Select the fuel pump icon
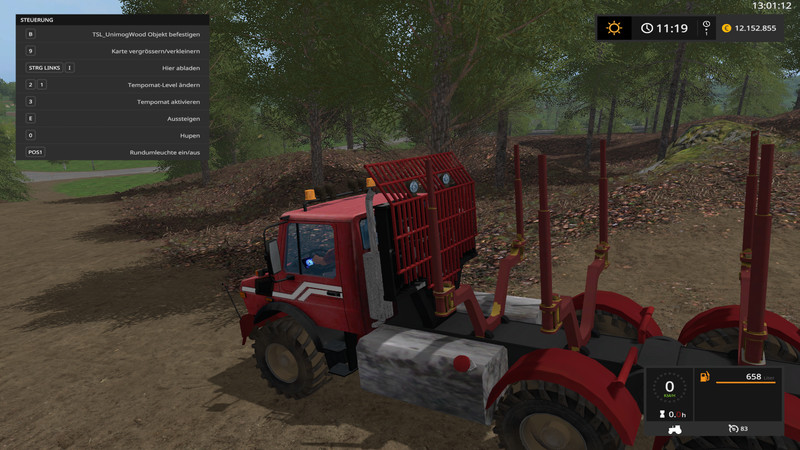The width and height of the screenshot is (800, 450). [706, 377]
